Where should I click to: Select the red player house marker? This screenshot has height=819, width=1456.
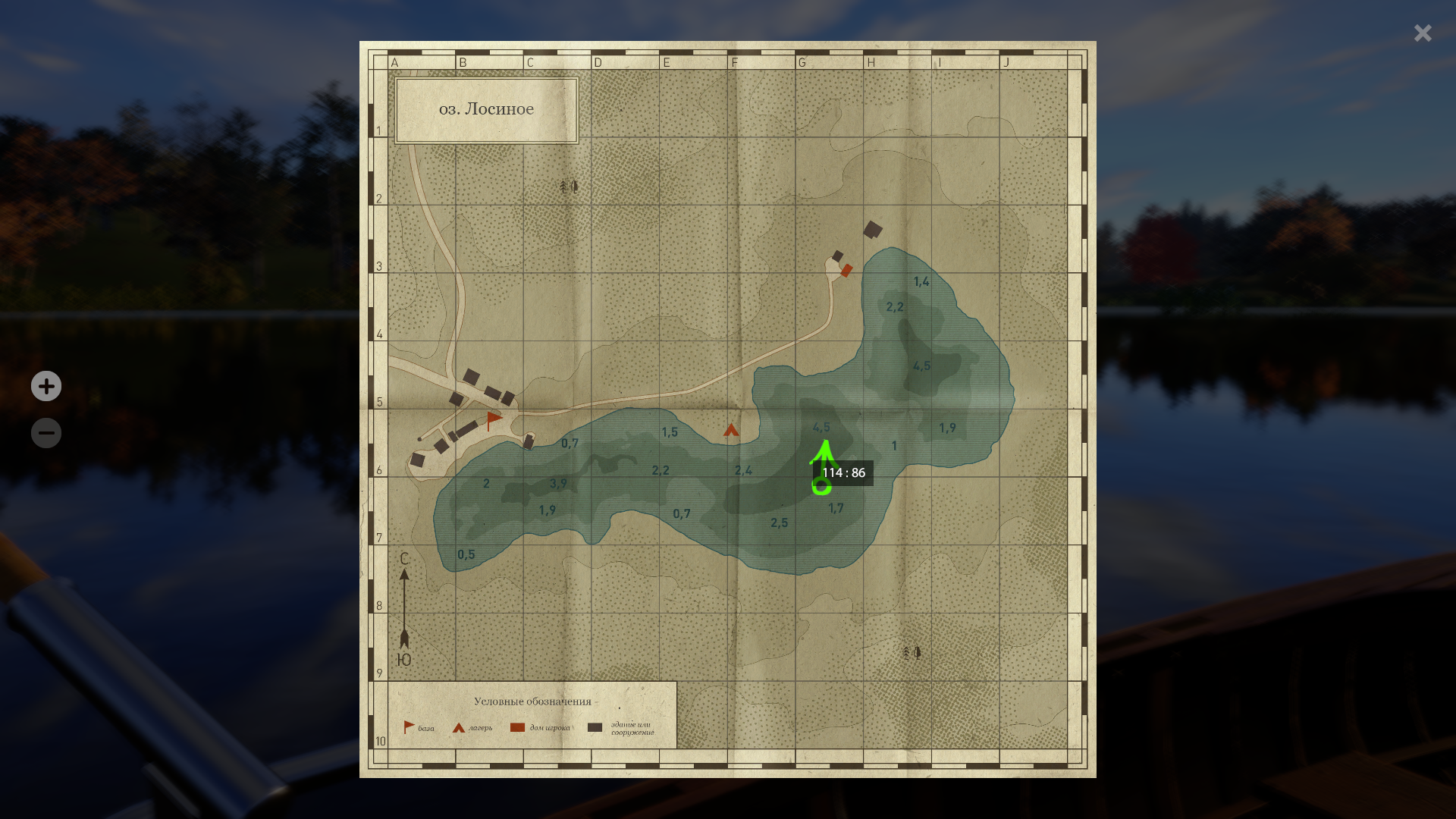tap(847, 270)
